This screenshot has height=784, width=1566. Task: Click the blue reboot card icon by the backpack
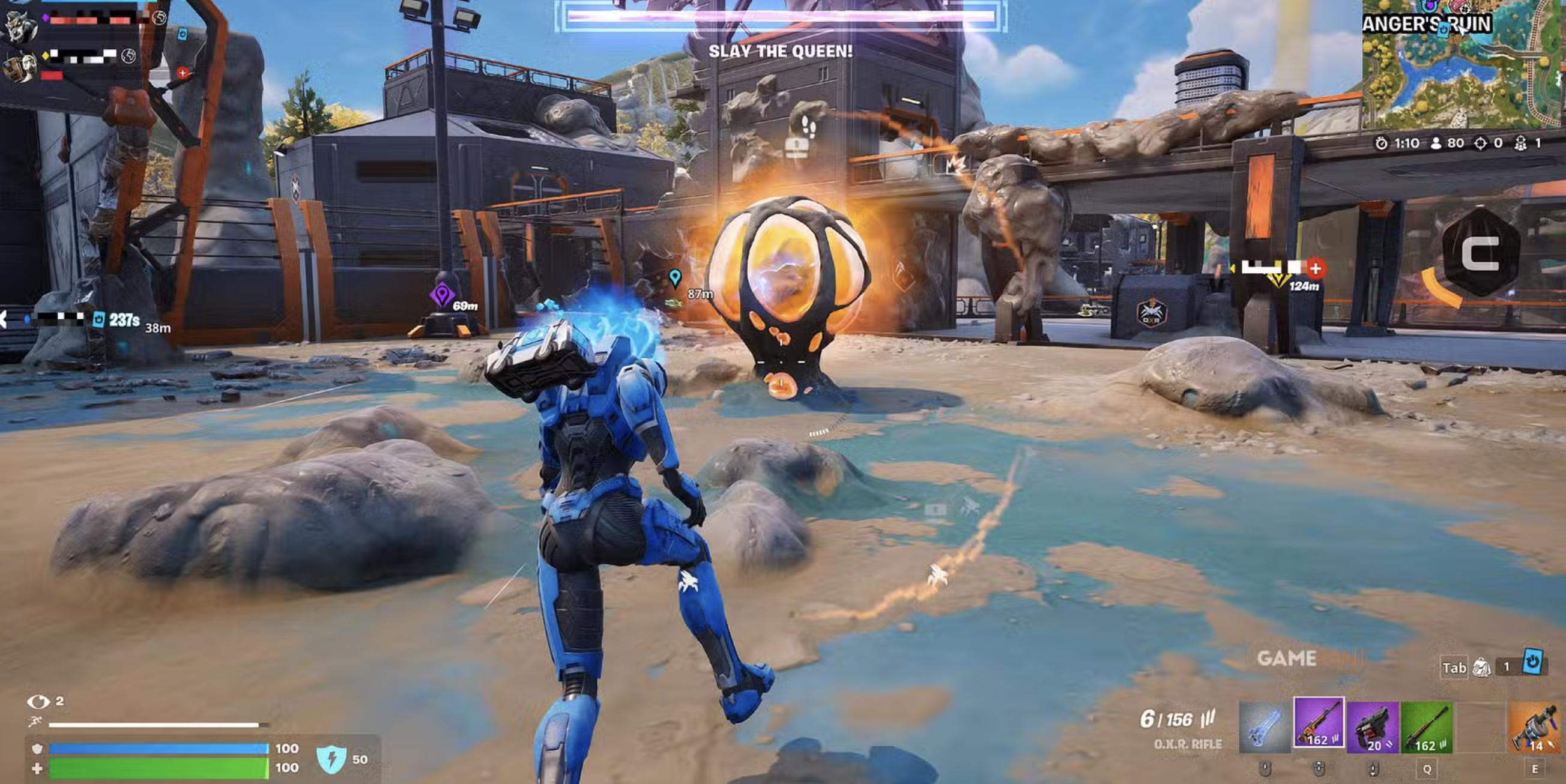click(x=1532, y=662)
